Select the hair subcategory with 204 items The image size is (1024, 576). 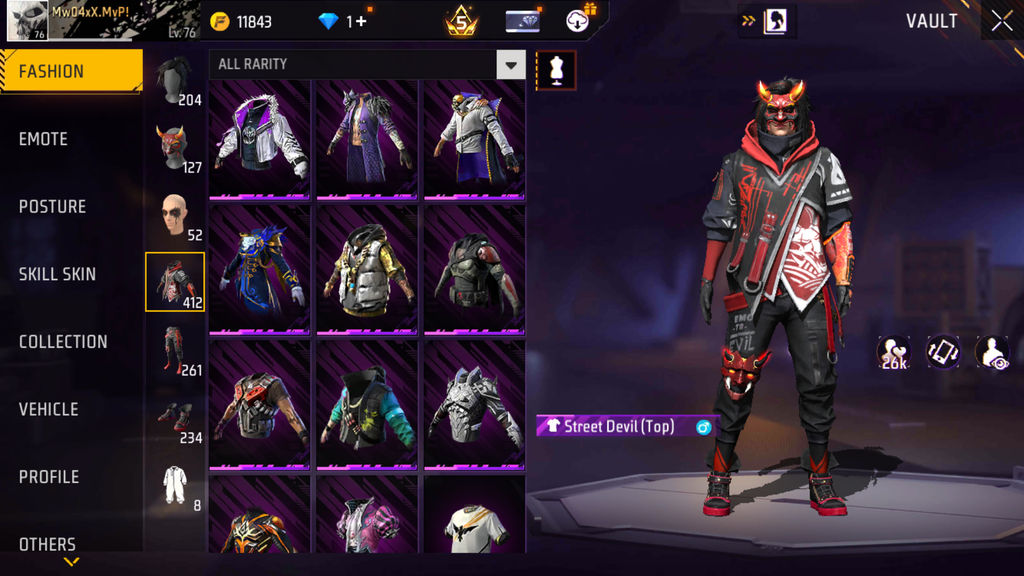176,82
